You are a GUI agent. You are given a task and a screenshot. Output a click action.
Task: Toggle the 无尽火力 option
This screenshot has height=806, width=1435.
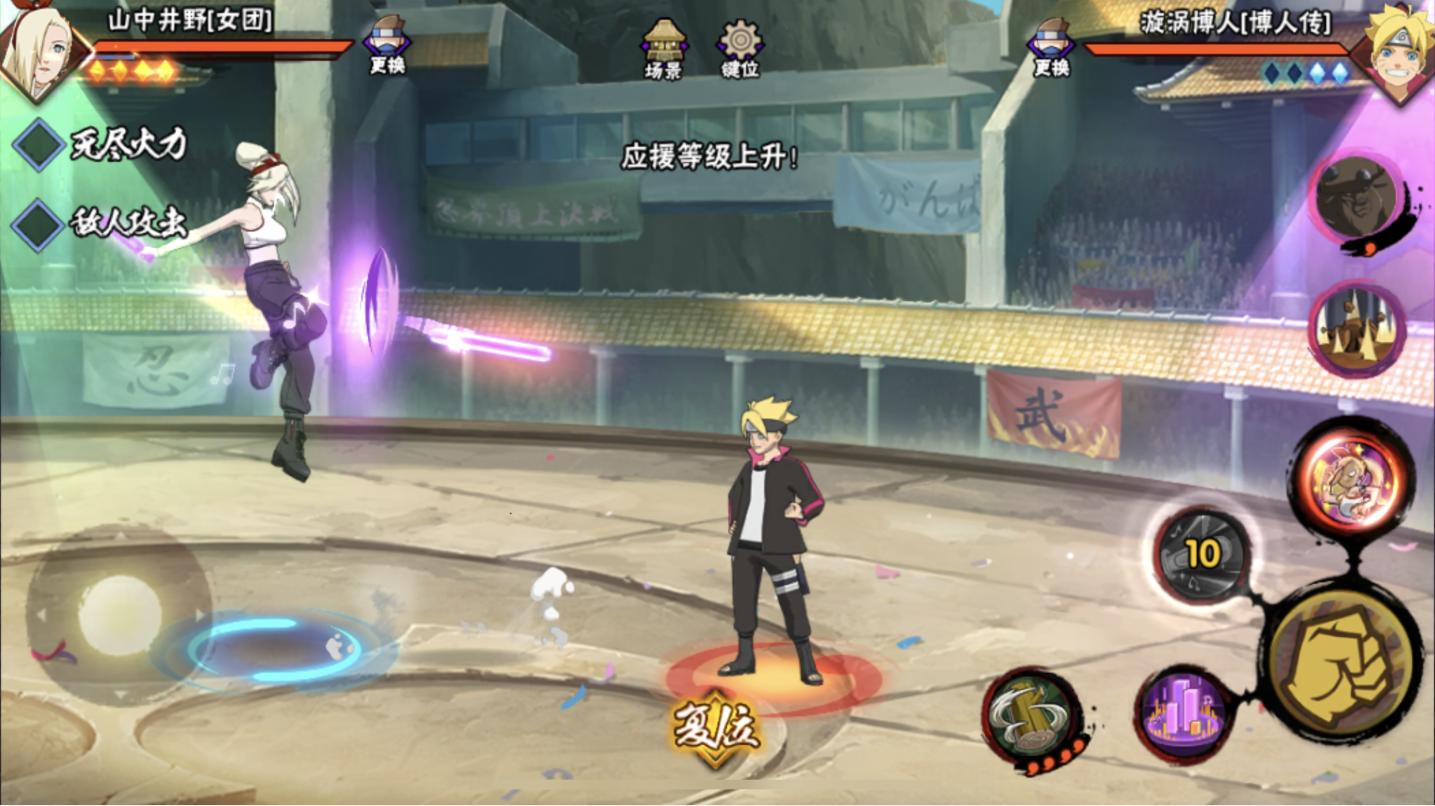pyautogui.click(x=39, y=145)
